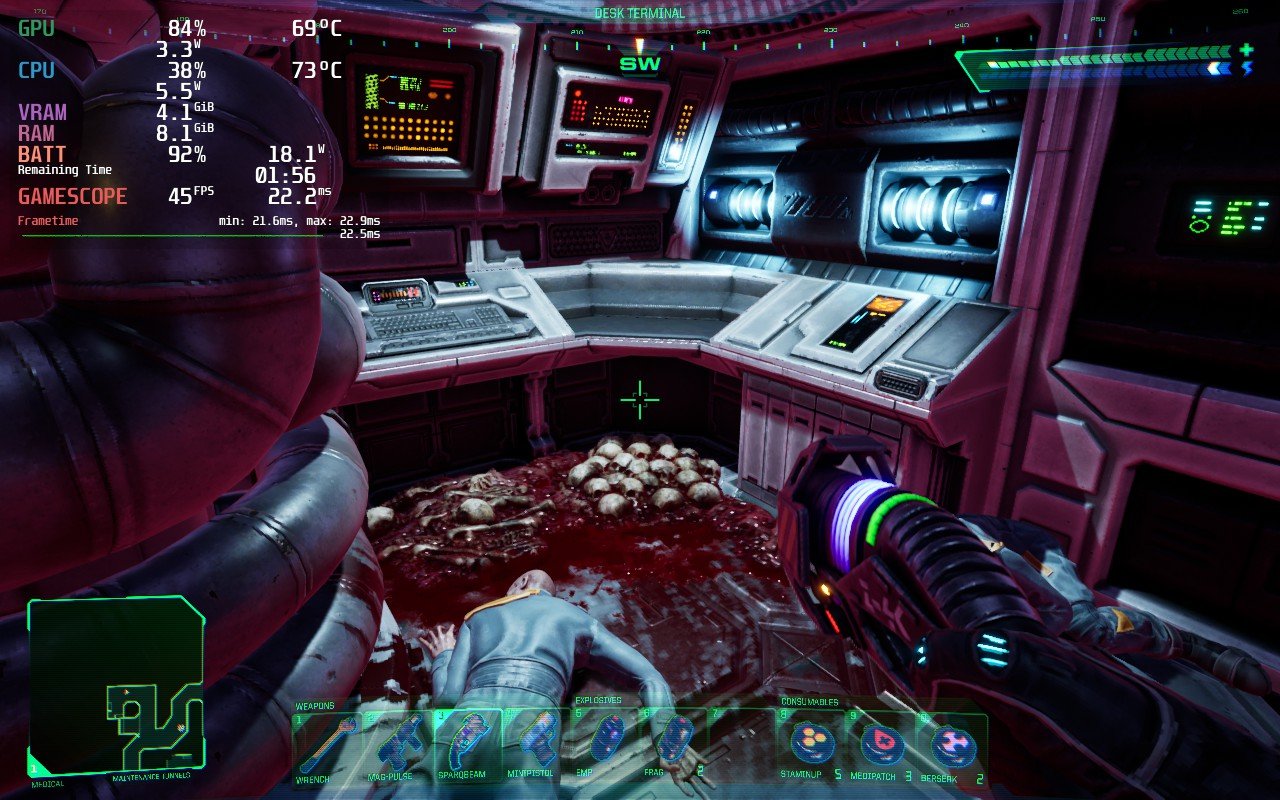Select the Minipistol weapon icon

click(538, 740)
